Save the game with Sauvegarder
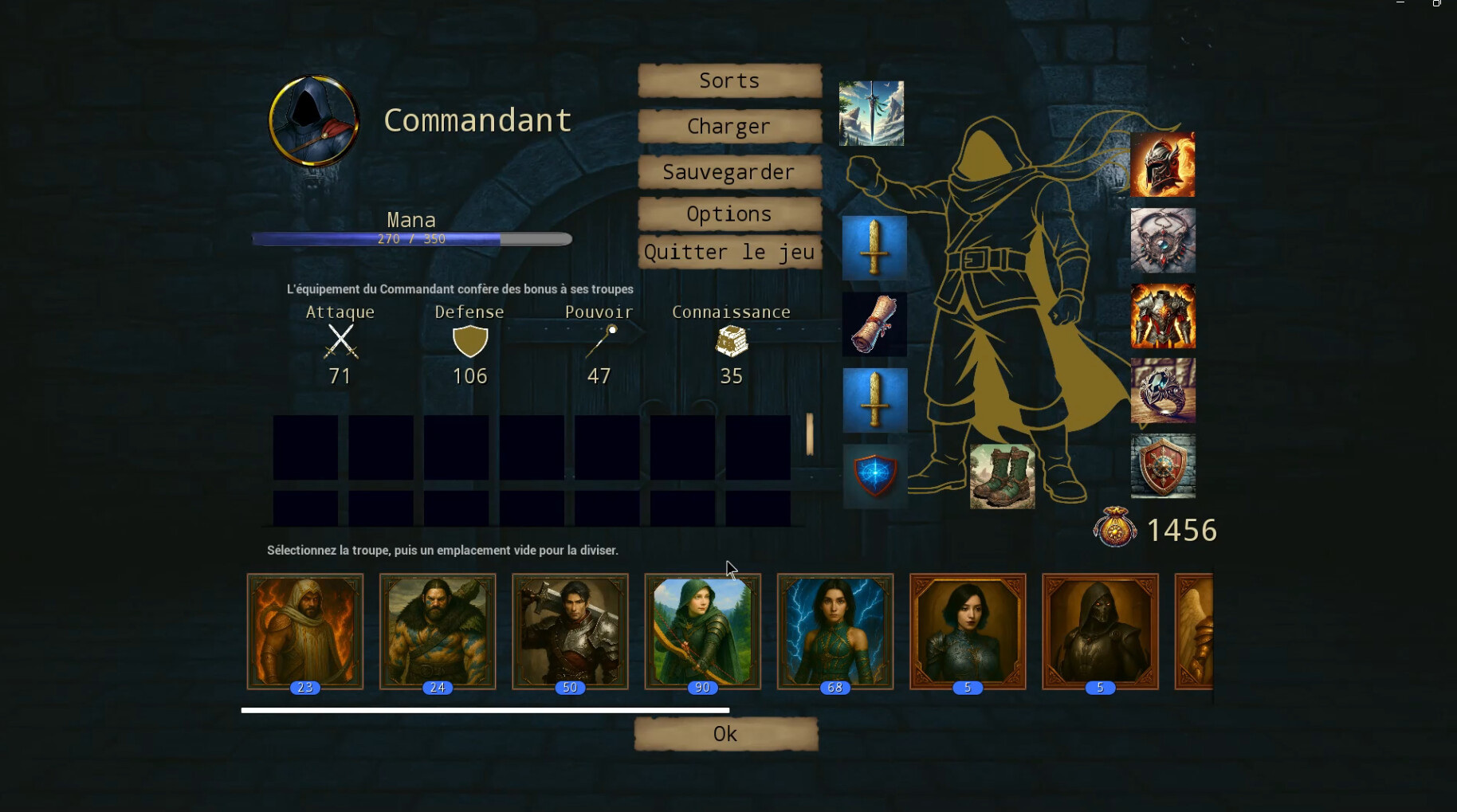Screen dimensions: 1457x812 (x=729, y=172)
